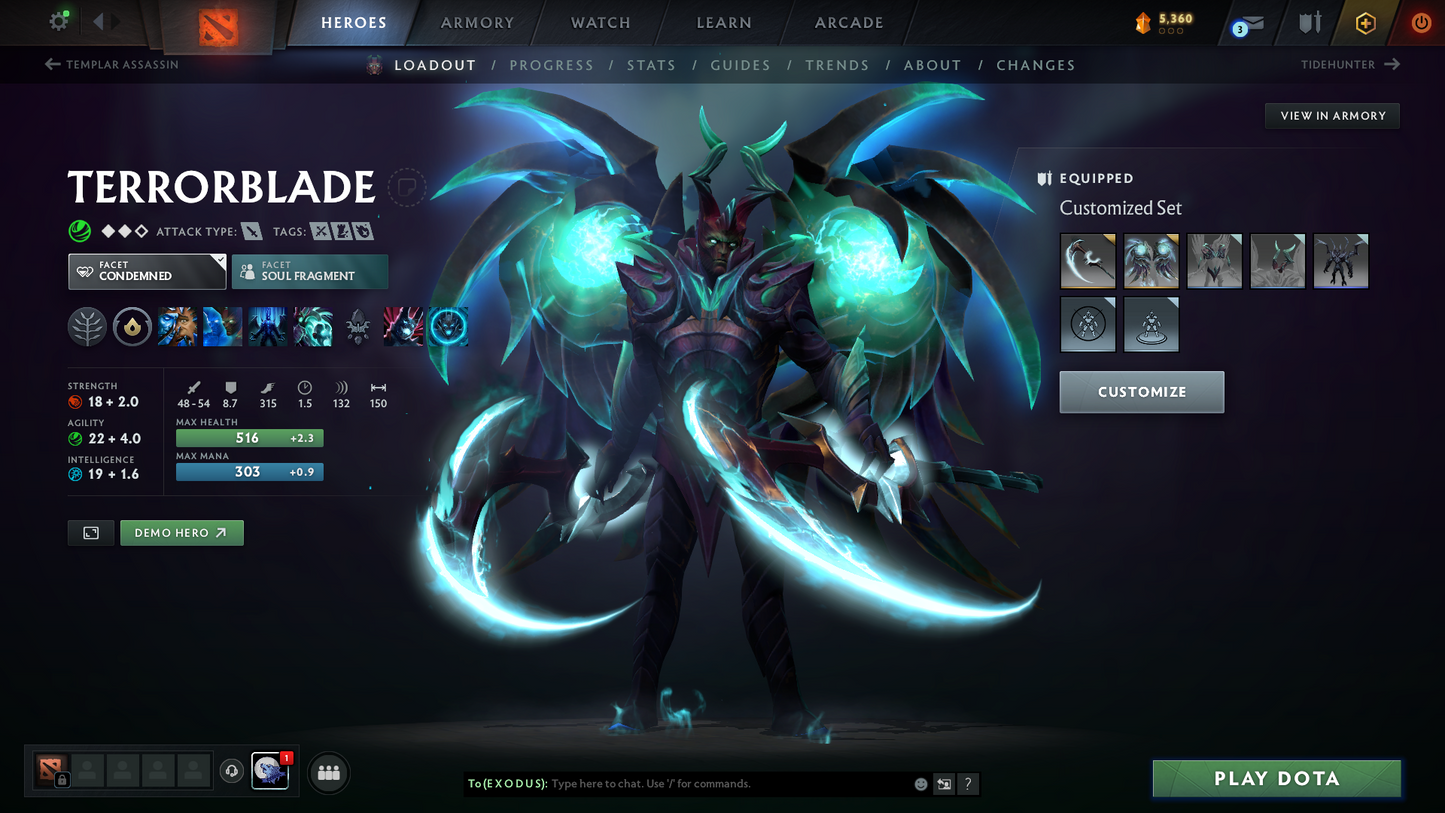The image size is (1445, 813).
Task: Customize the equipped set
Action: [x=1141, y=392]
